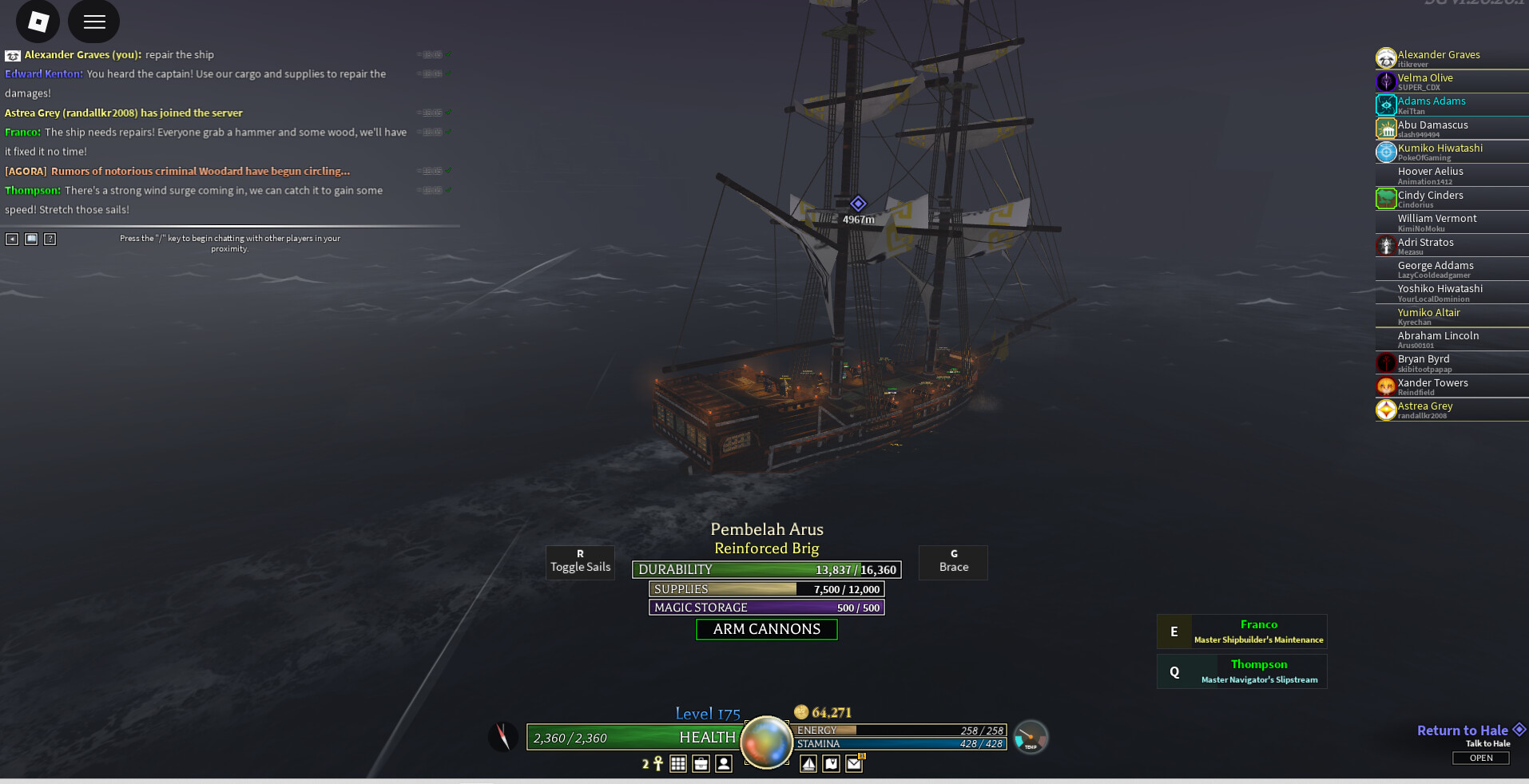The image size is (1529, 784).
Task: Click the Roblox logo button
Action: click(38, 22)
